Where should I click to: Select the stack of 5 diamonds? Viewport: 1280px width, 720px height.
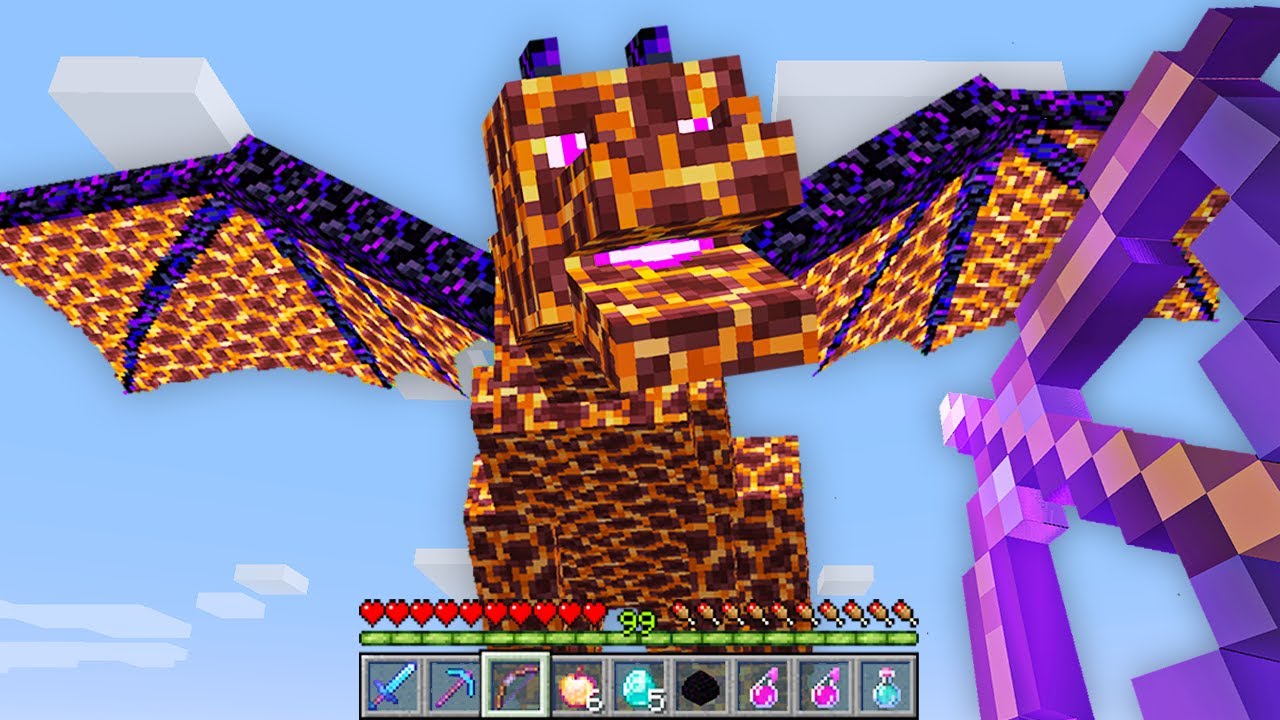tap(640, 683)
